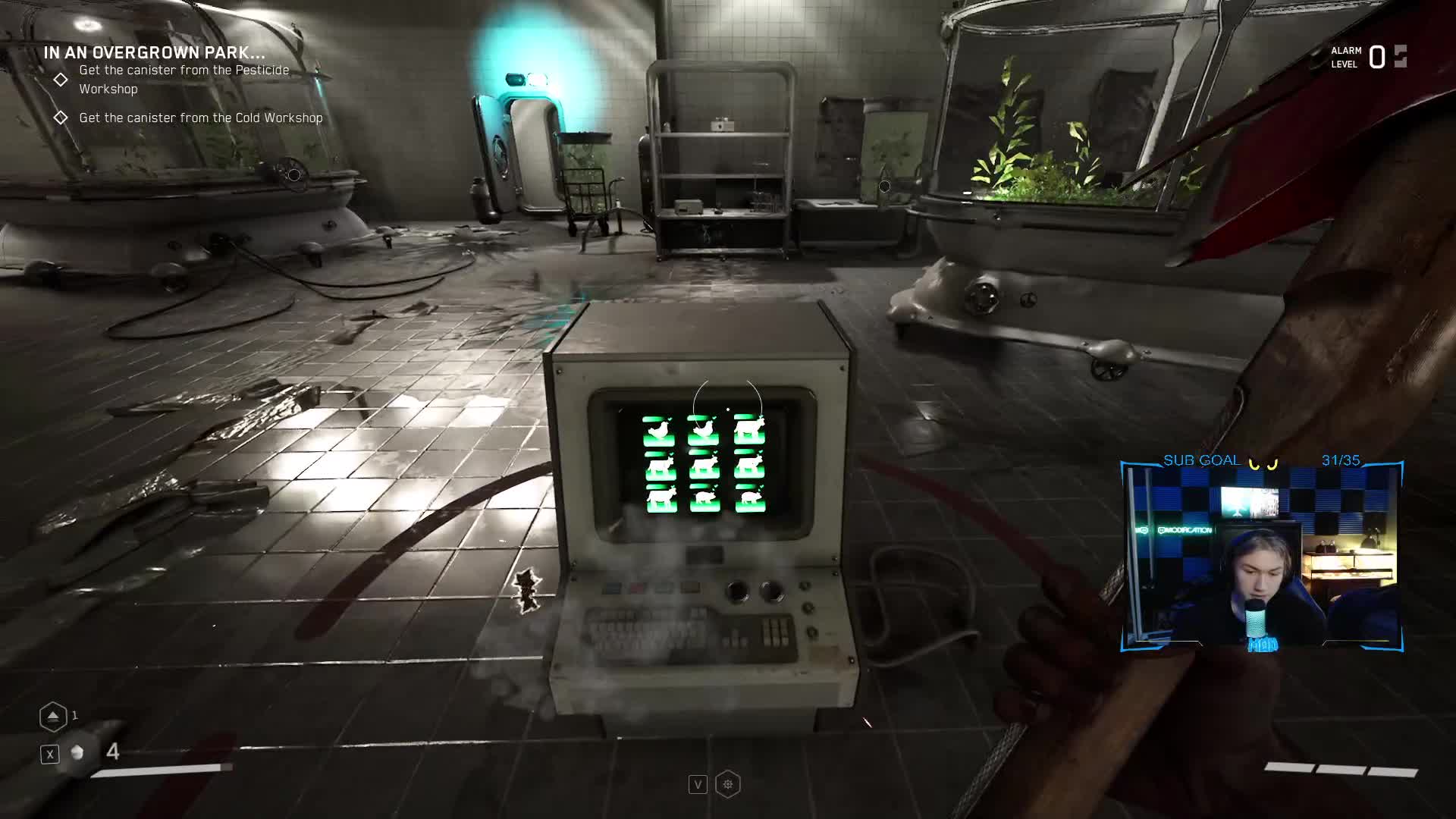Click the hexagon triangle icon
Image resolution: width=1456 pixels, height=819 pixels.
53,716
